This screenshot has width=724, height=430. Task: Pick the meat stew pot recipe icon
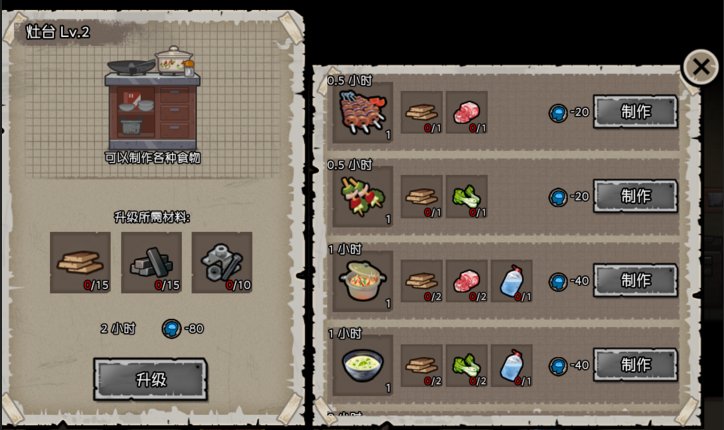[362, 281]
